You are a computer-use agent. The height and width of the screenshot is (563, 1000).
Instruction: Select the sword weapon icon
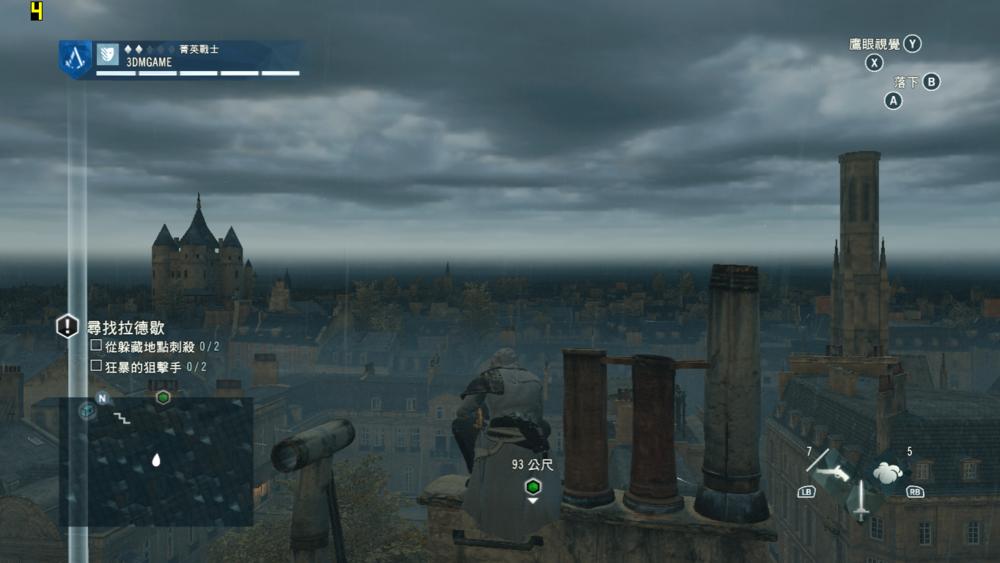[859, 498]
